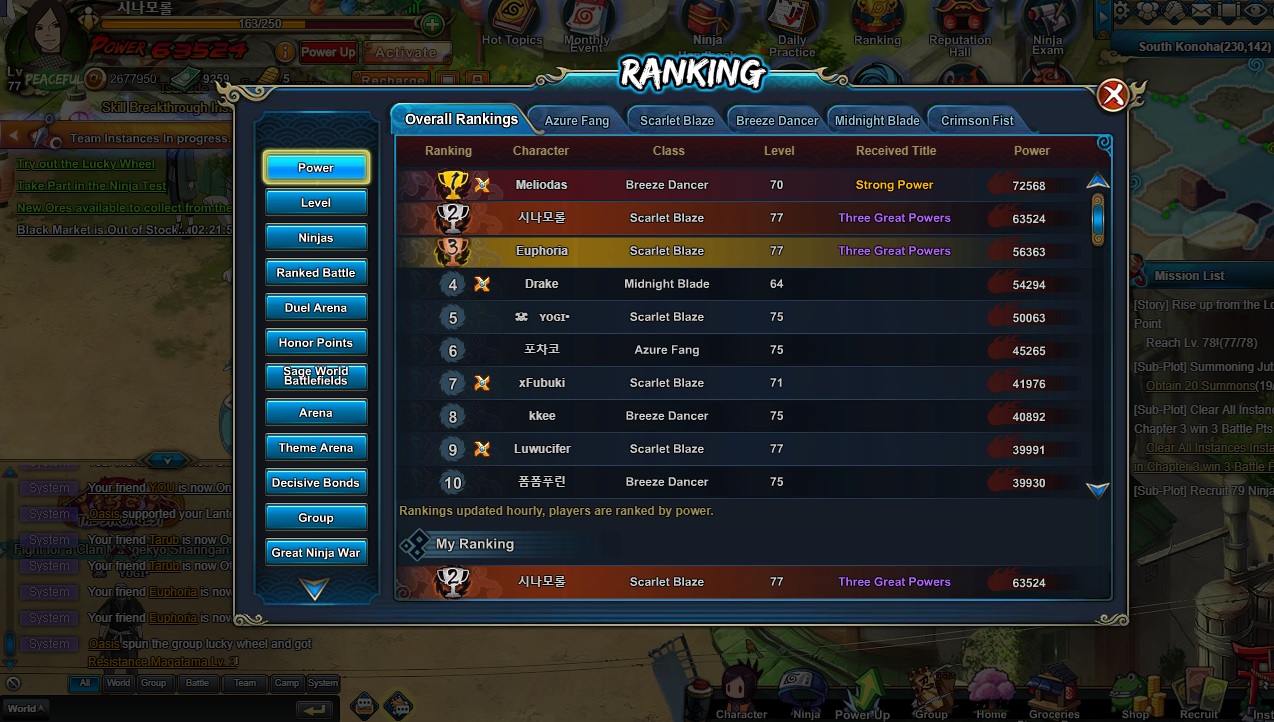
Task: Show the Breeze Dancer rankings tab
Action: click(x=777, y=120)
